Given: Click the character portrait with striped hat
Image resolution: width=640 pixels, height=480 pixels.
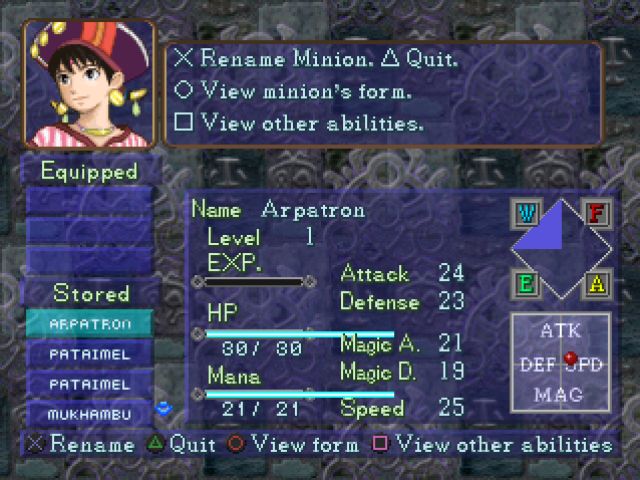Looking at the screenshot, I should click(88, 84).
